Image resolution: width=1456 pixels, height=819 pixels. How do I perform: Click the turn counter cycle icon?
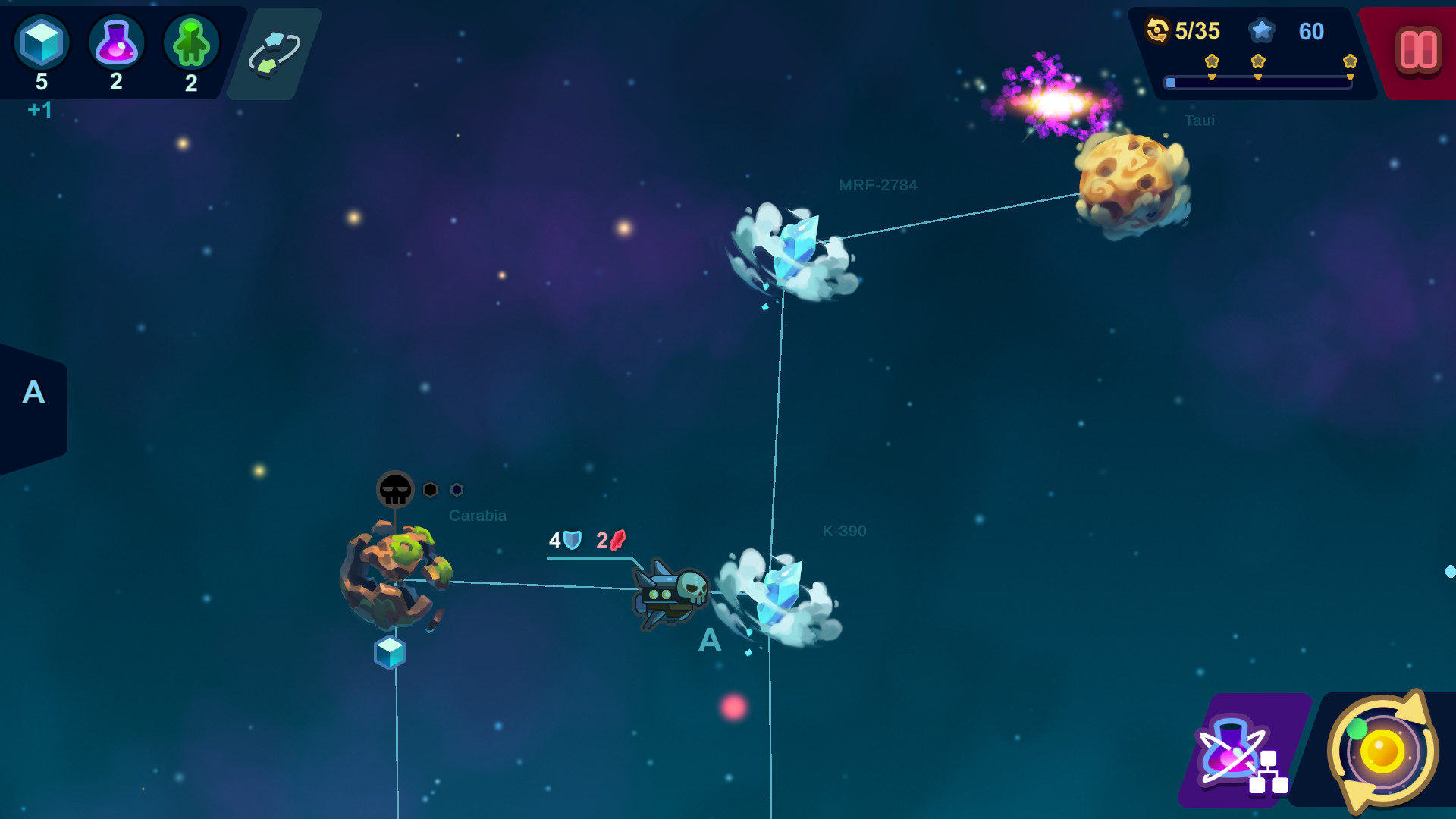(x=1156, y=32)
